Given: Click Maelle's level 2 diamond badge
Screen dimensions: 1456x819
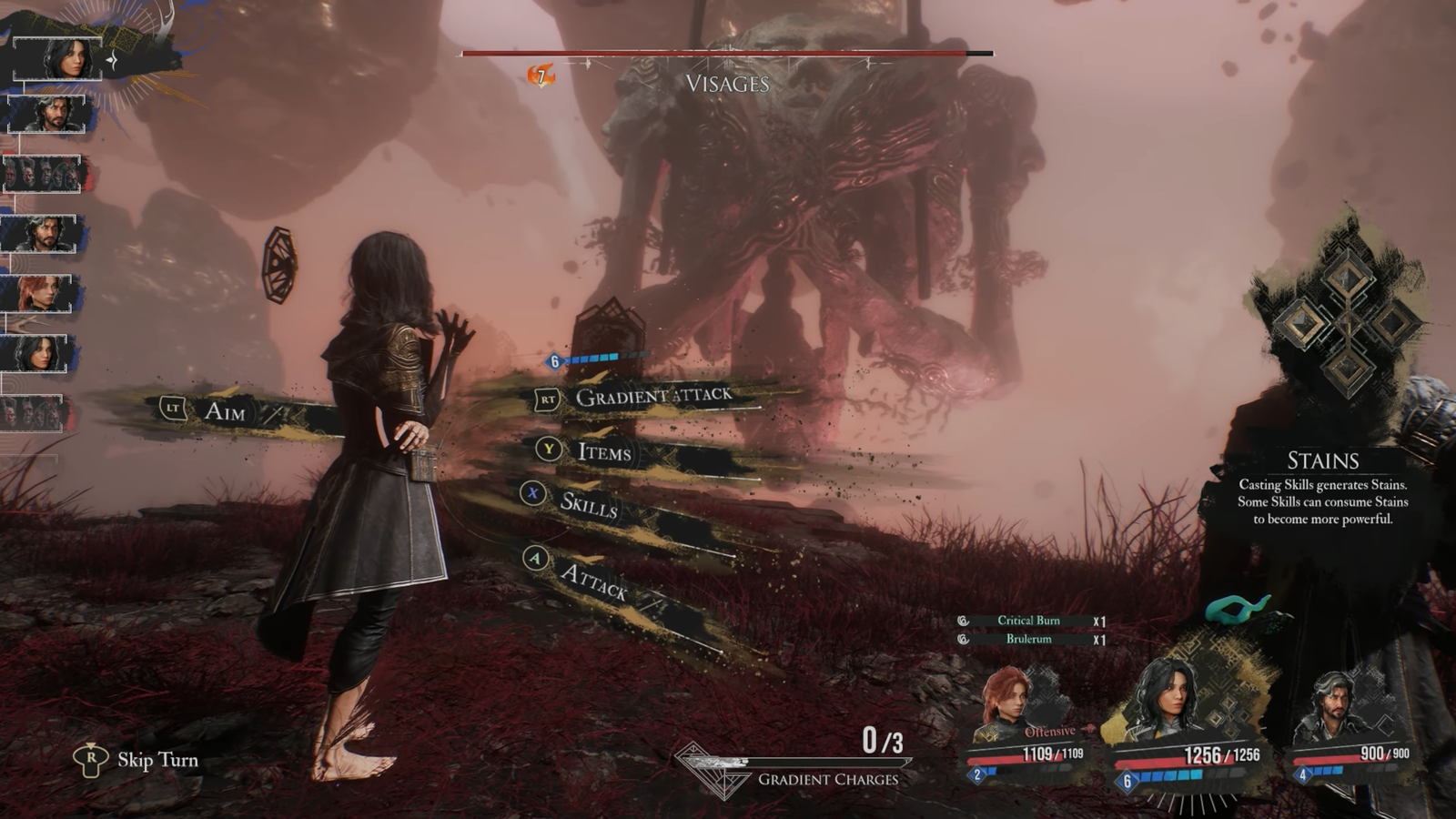Looking at the screenshot, I should 978,776.
